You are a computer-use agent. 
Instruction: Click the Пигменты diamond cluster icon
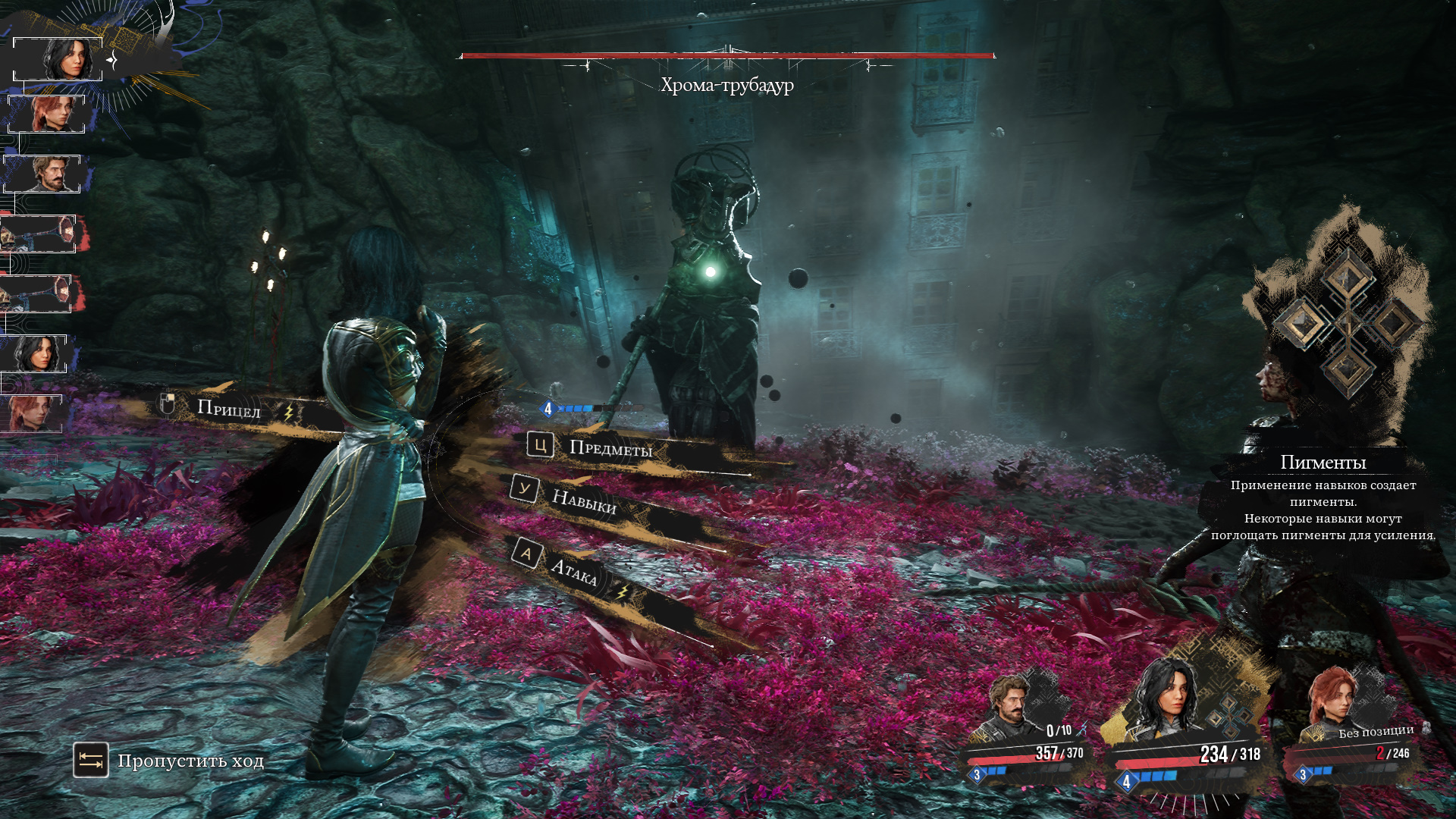coord(1347,324)
